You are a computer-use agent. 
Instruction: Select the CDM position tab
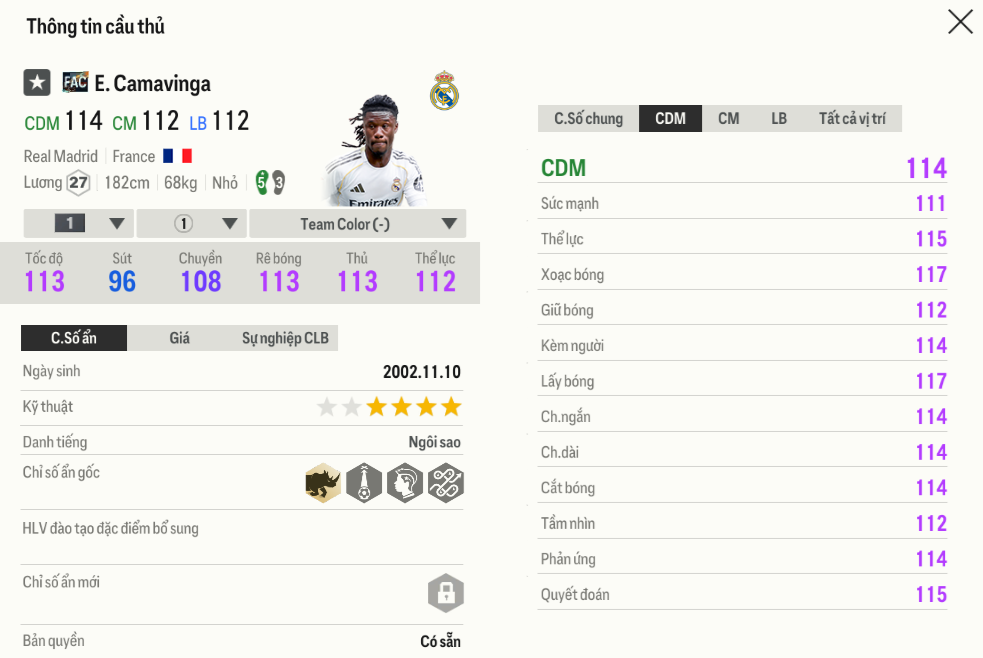click(670, 119)
